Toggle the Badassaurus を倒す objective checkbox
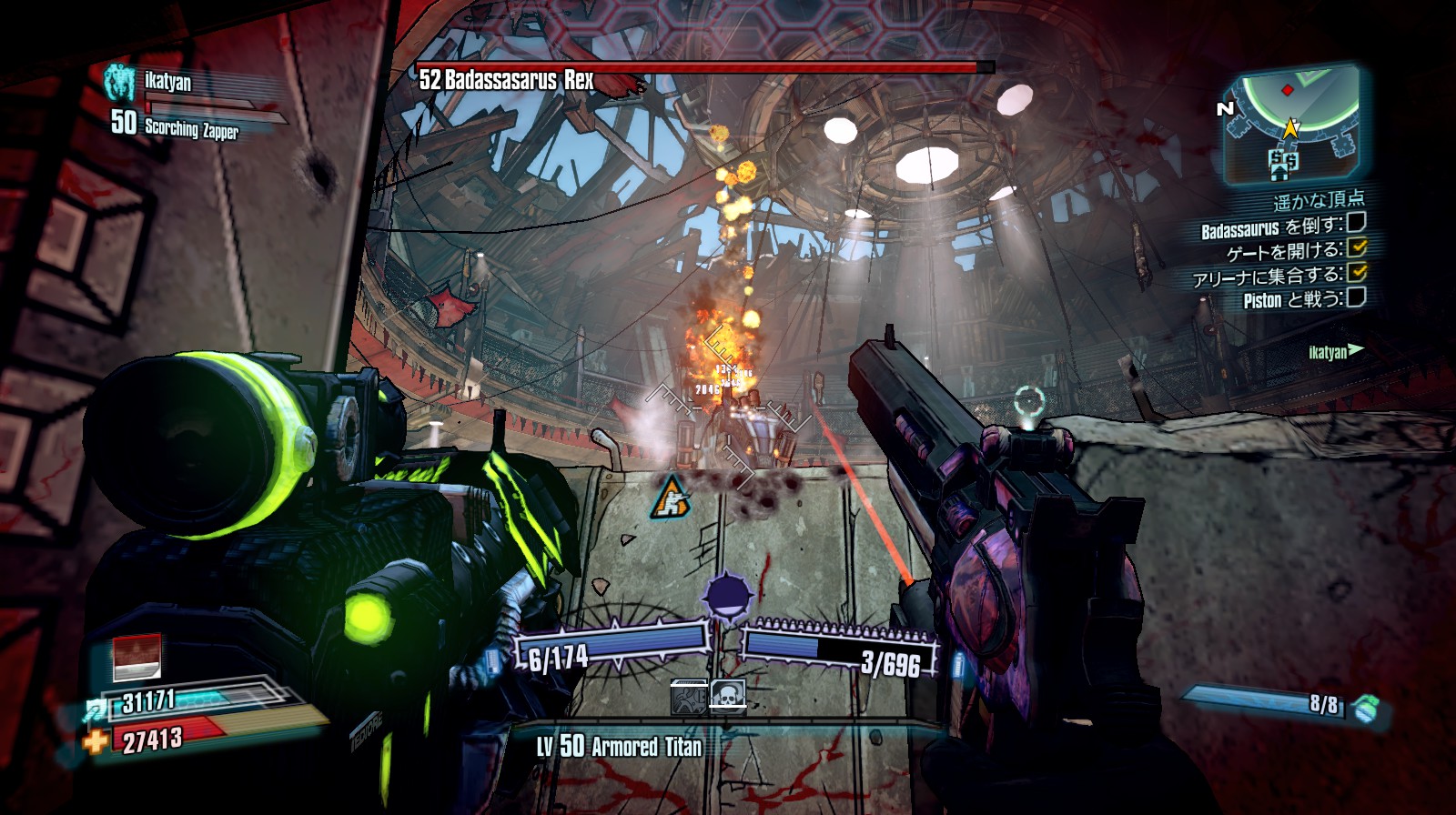1456x815 pixels. click(x=1356, y=223)
